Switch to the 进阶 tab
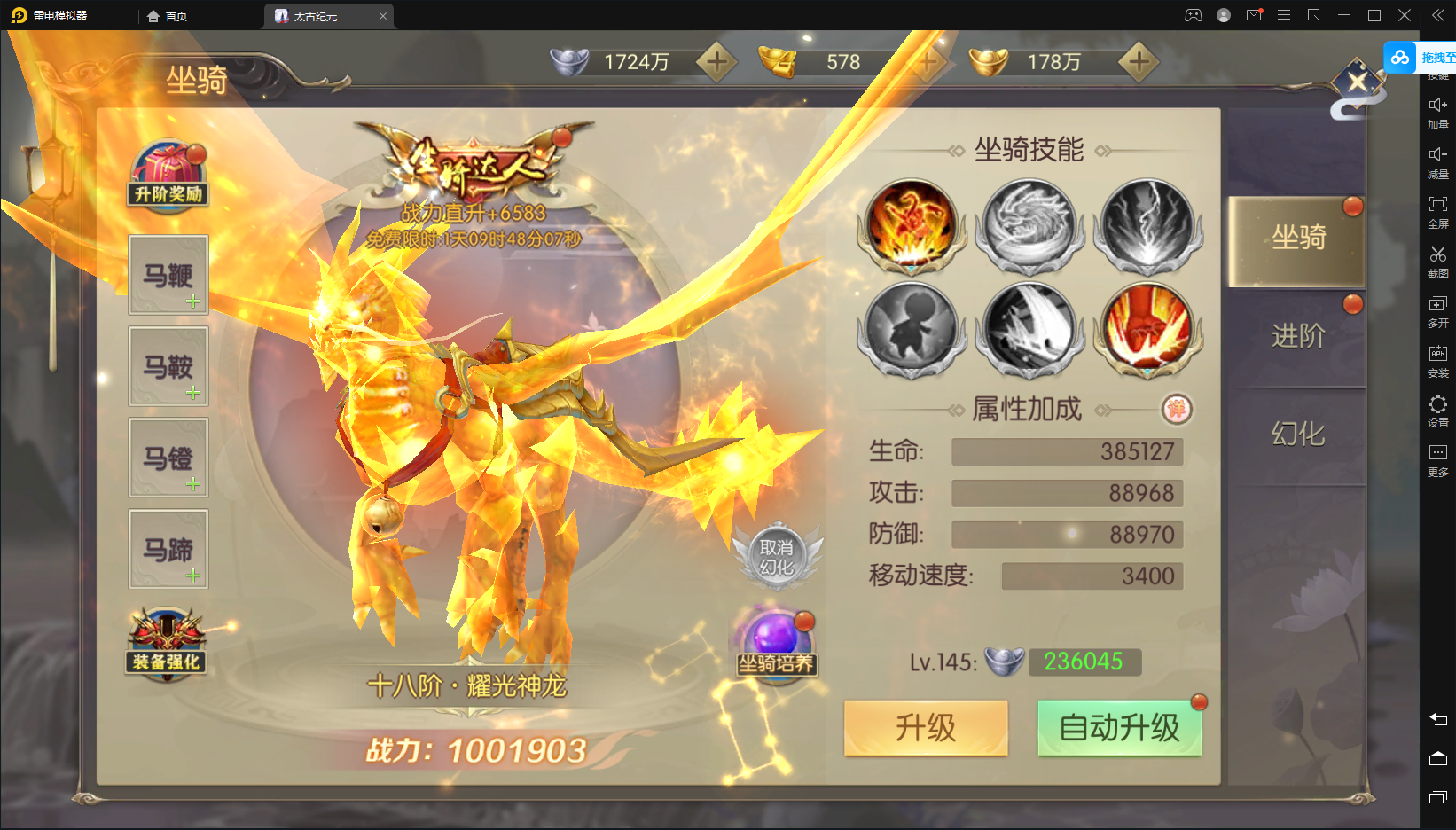The image size is (1456, 830). pos(1297,336)
